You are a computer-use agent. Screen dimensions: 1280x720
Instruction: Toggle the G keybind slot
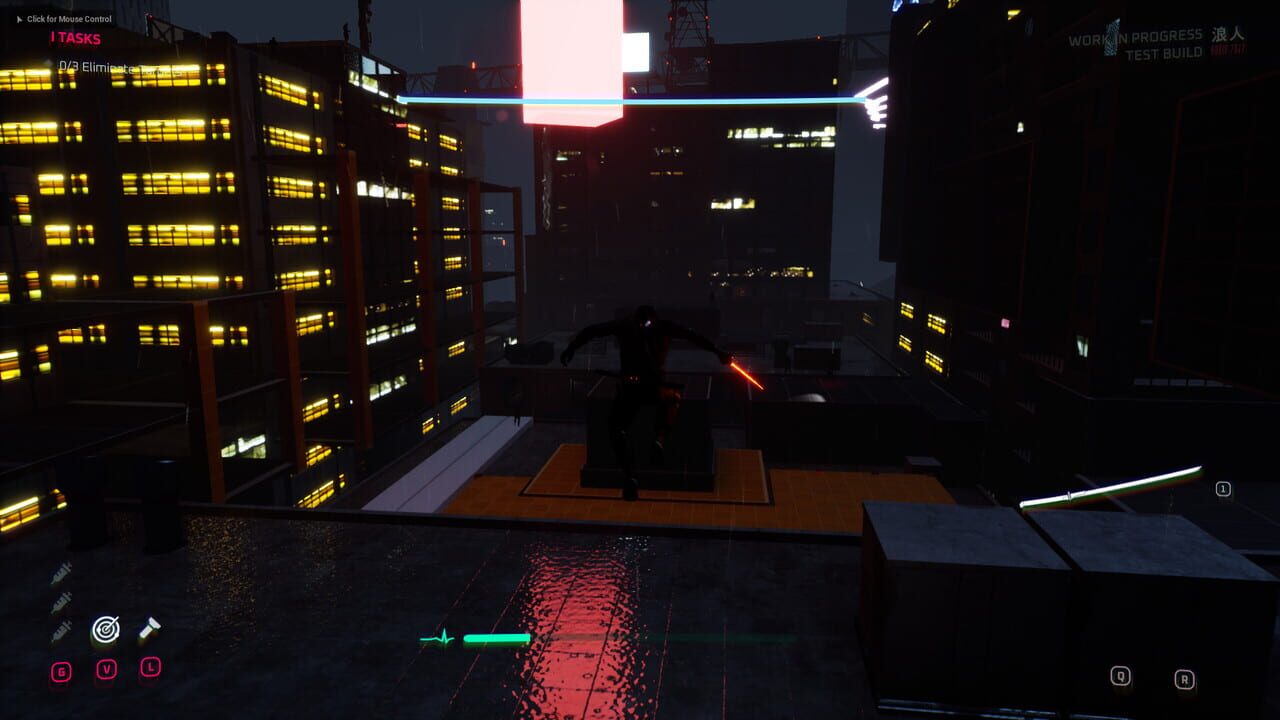61,671
